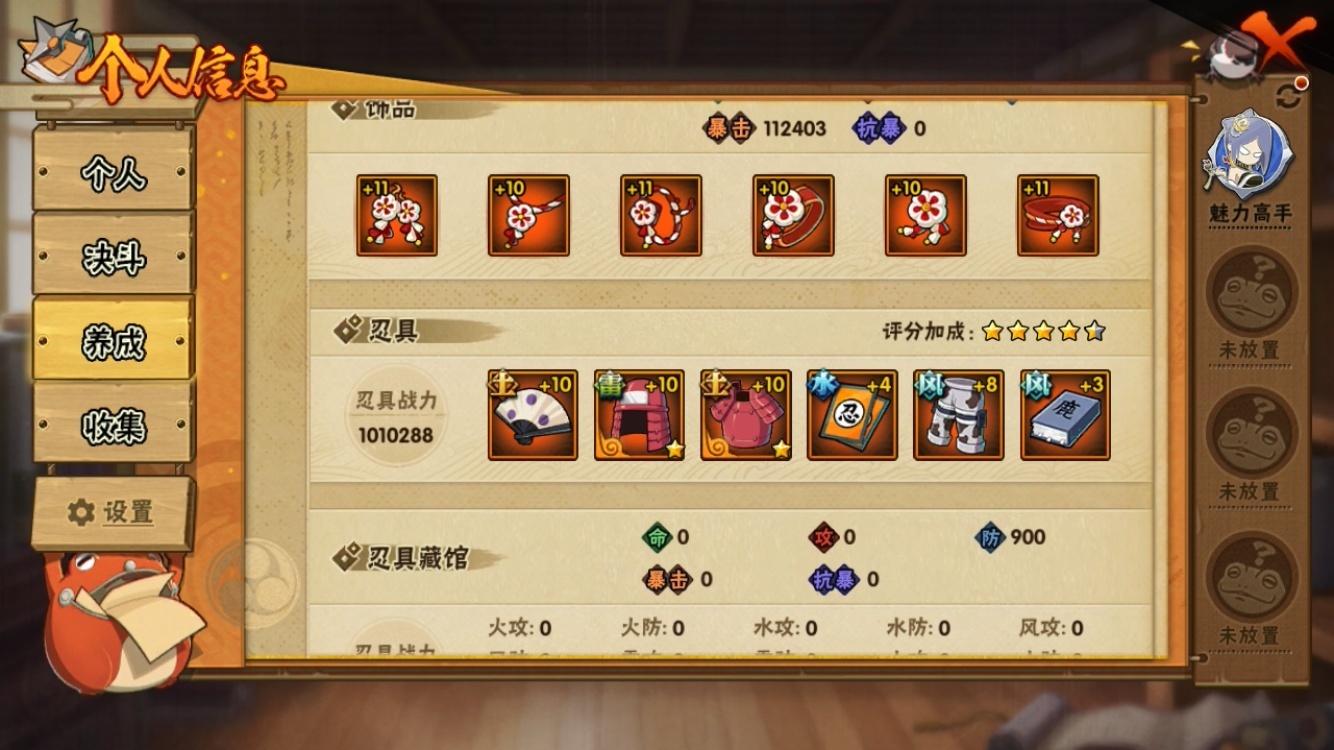The width and height of the screenshot is (1334, 750).
Task: View the +10 red headband accessory
Action: pyautogui.click(x=792, y=215)
